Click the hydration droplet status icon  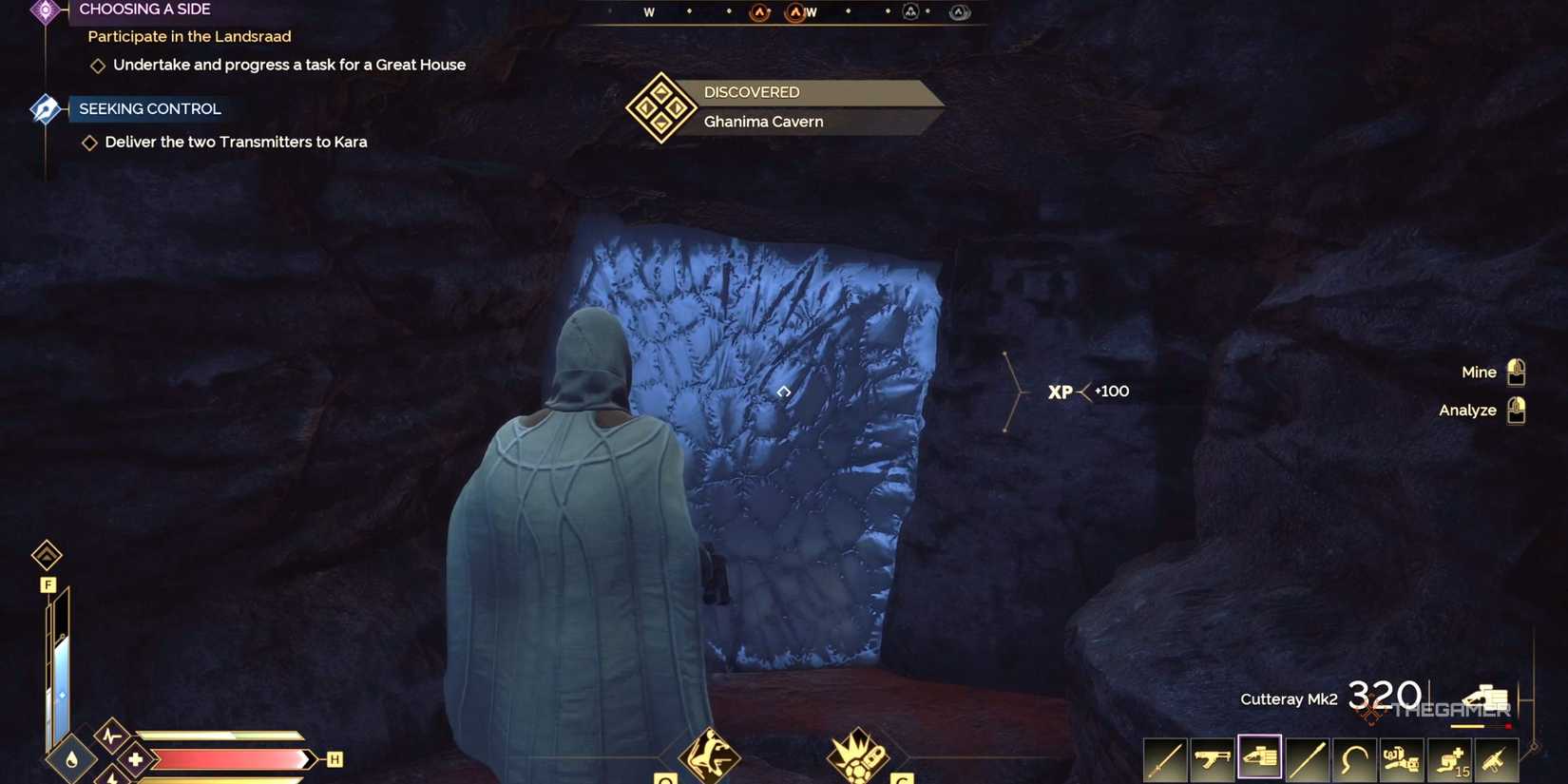pos(73,760)
